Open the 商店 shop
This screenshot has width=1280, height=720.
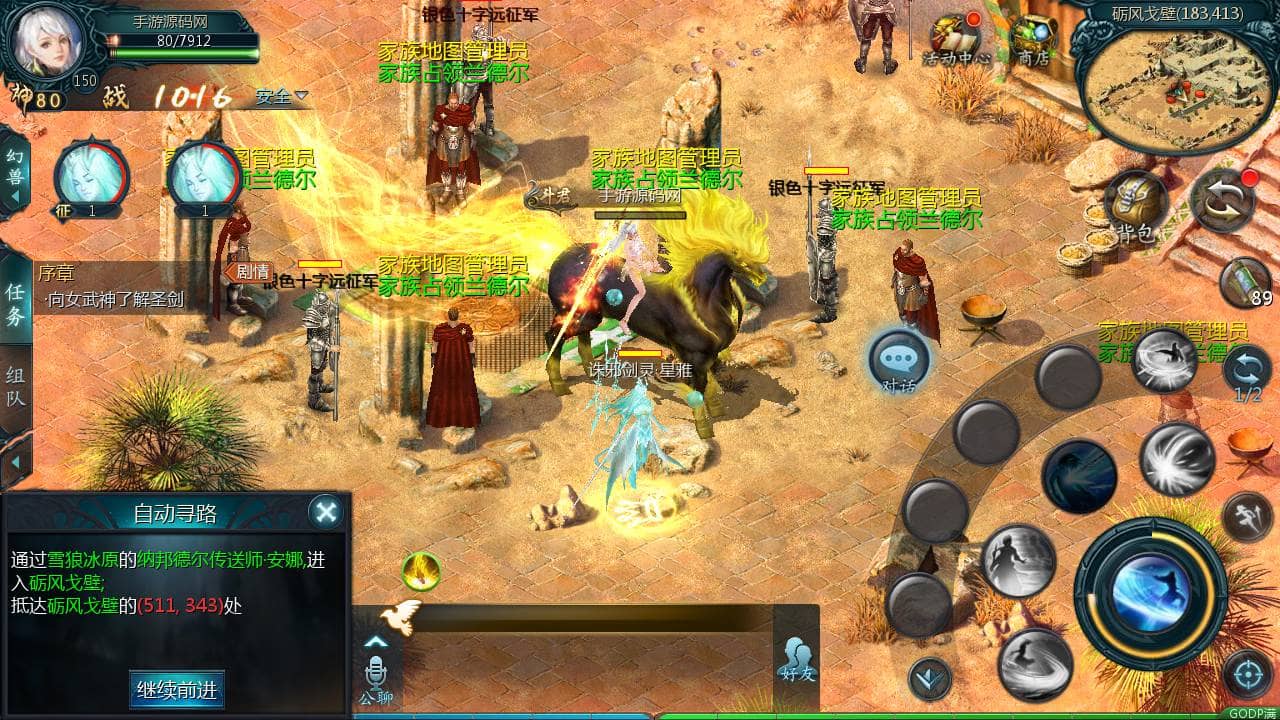coord(1032,38)
